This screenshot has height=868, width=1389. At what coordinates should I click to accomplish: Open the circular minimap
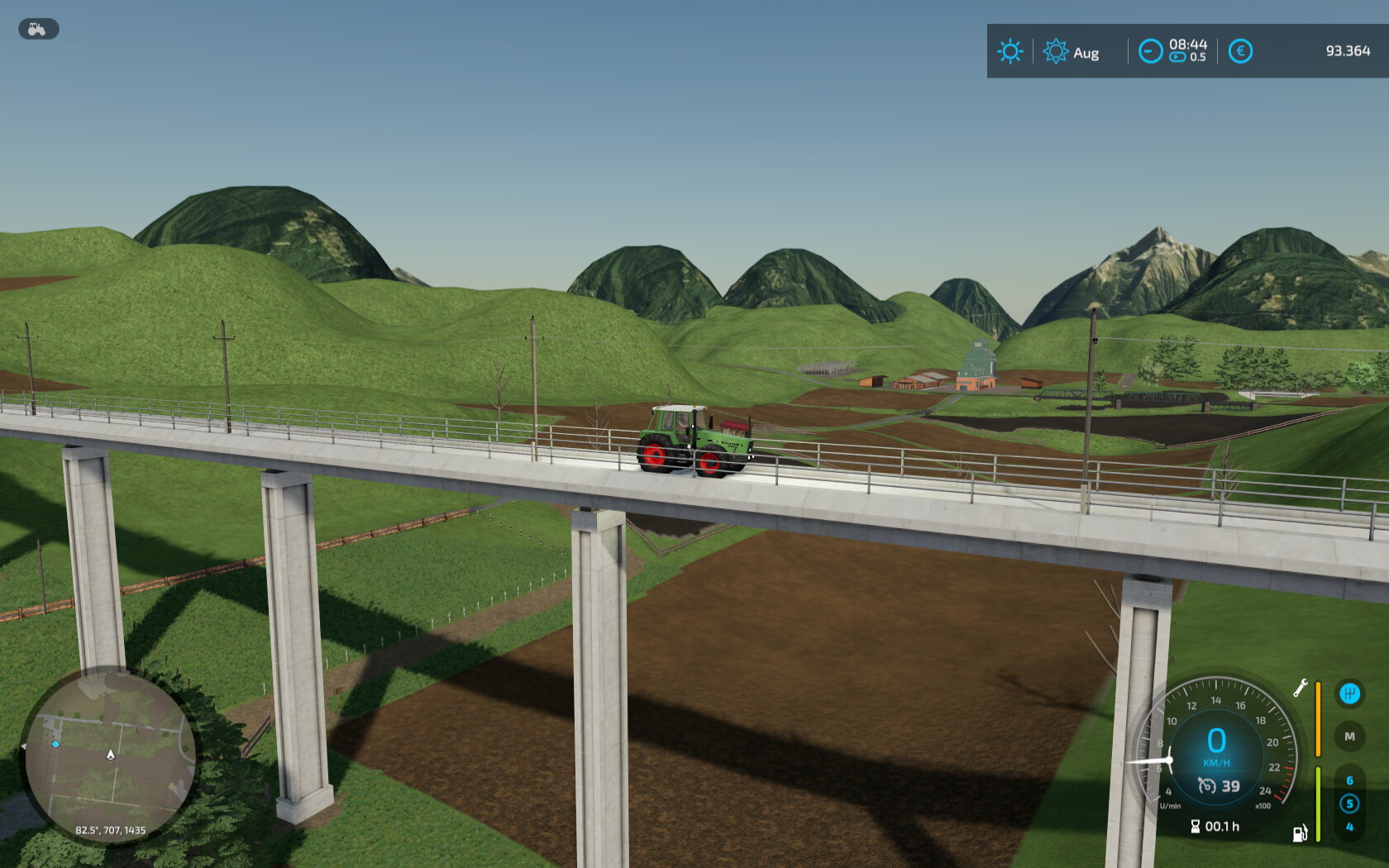click(x=109, y=756)
